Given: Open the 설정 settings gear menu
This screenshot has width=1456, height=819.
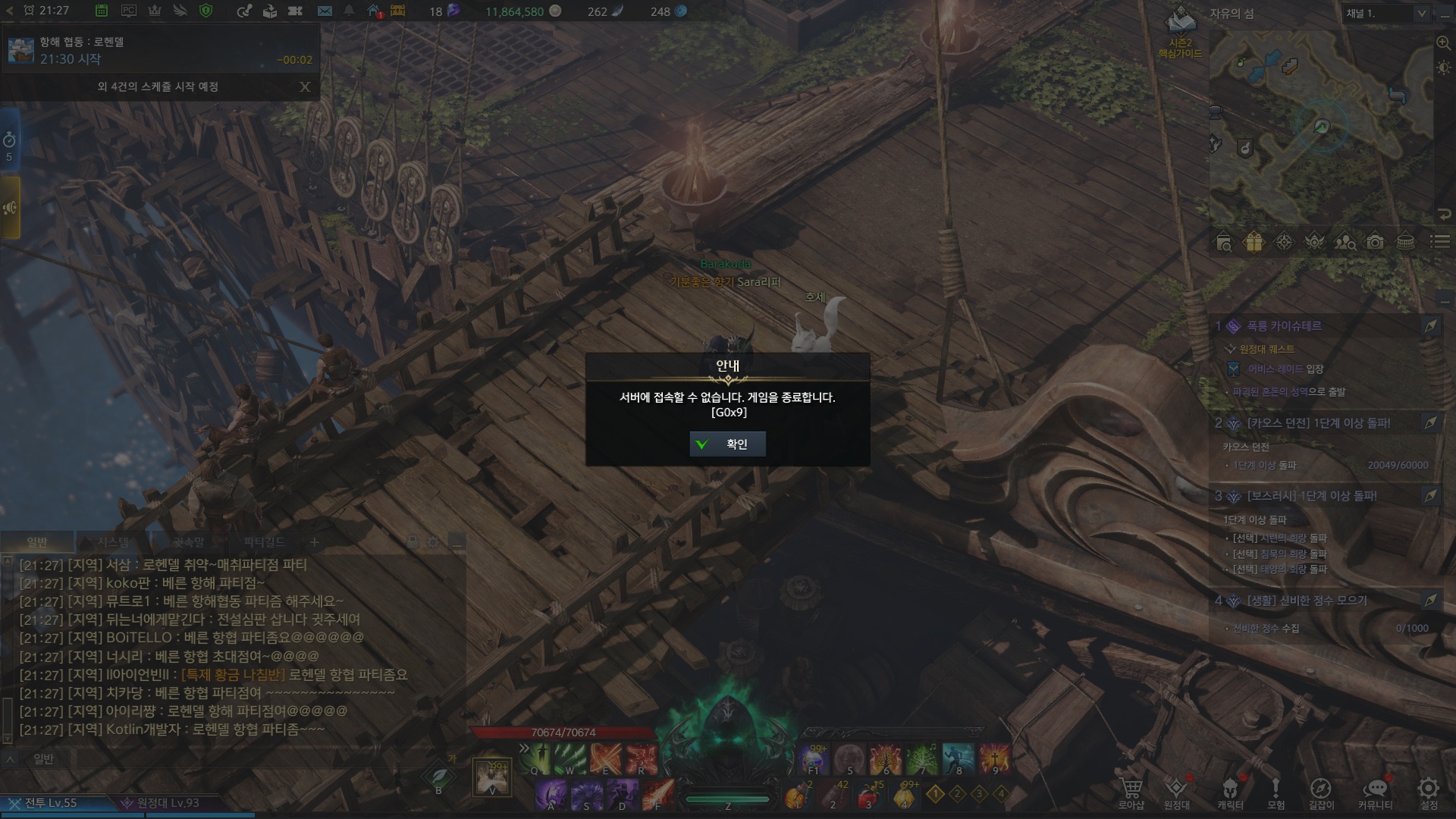Looking at the screenshot, I should [x=1429, y=792].
